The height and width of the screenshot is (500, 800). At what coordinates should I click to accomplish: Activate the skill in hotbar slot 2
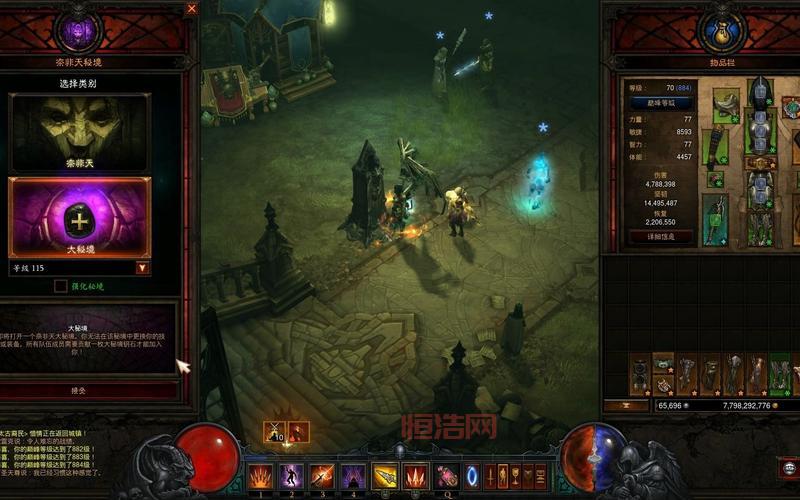tap(291, 475)
